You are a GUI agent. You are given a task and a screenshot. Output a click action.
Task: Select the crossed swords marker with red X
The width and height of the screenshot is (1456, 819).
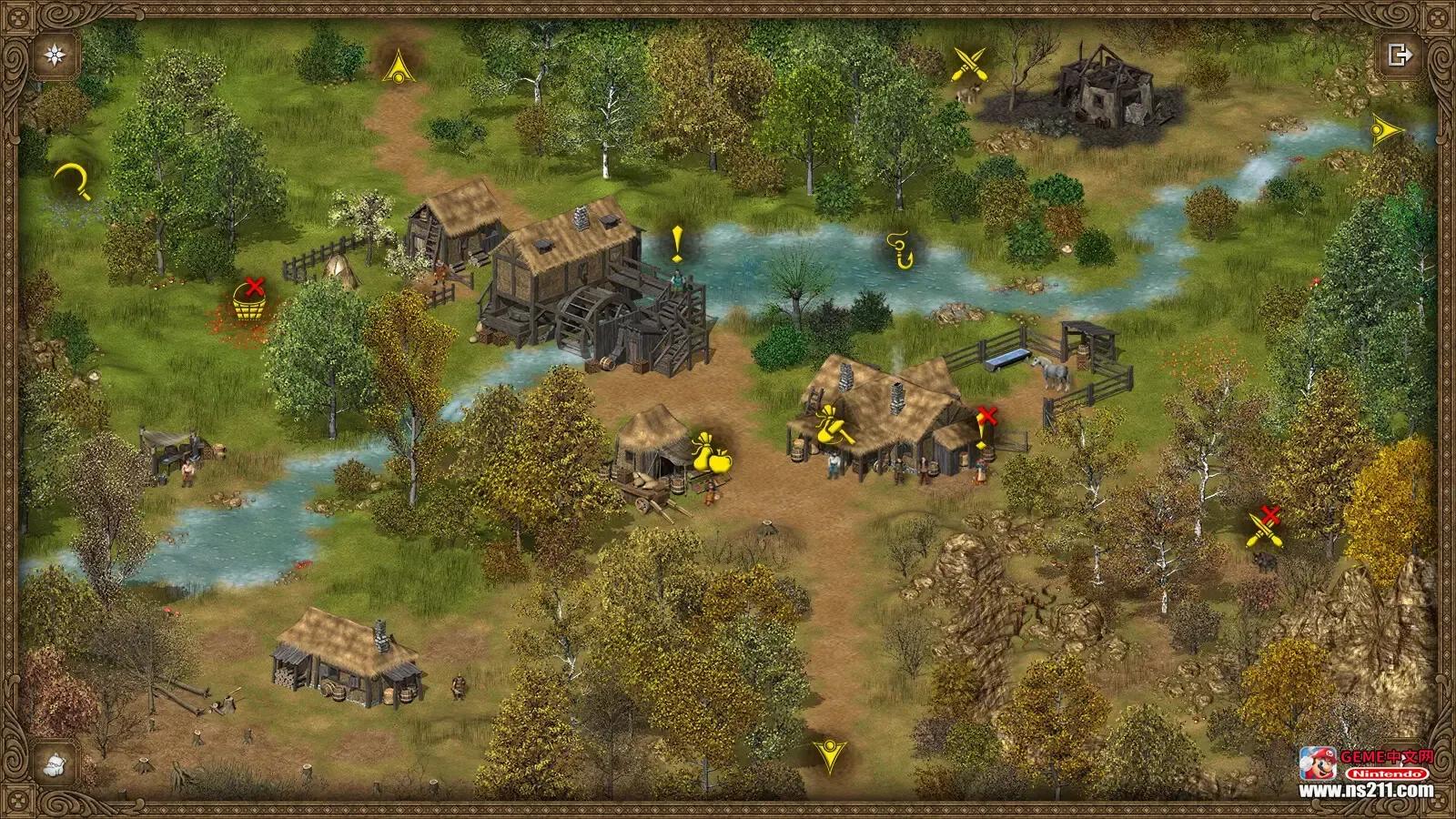click(x=1264, y=526)
